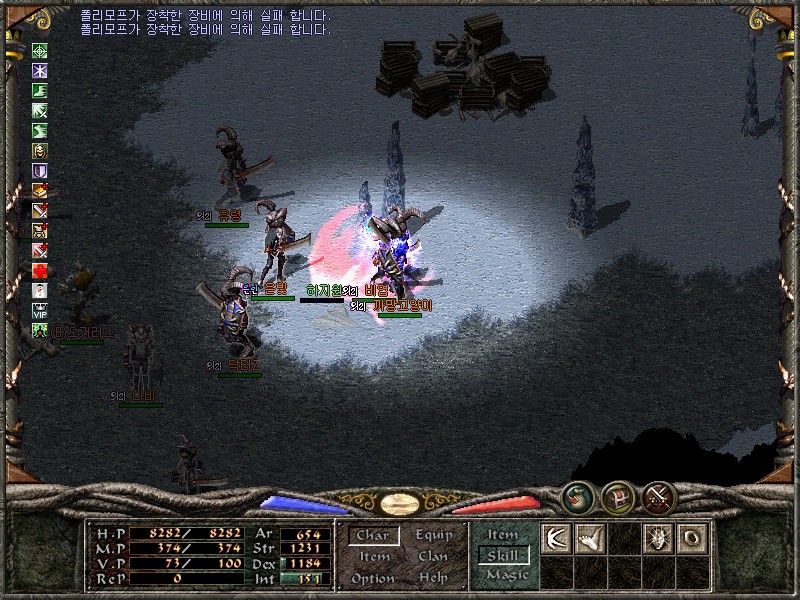Click the skull face buff icon

coord(40,150)
